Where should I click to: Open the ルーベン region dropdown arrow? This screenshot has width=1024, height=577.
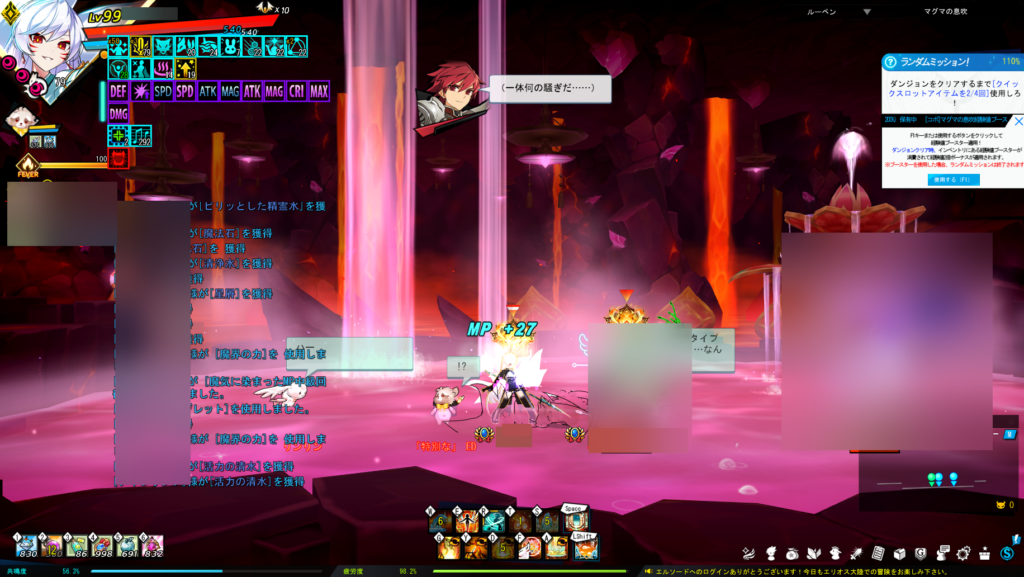tap(866, 11)
